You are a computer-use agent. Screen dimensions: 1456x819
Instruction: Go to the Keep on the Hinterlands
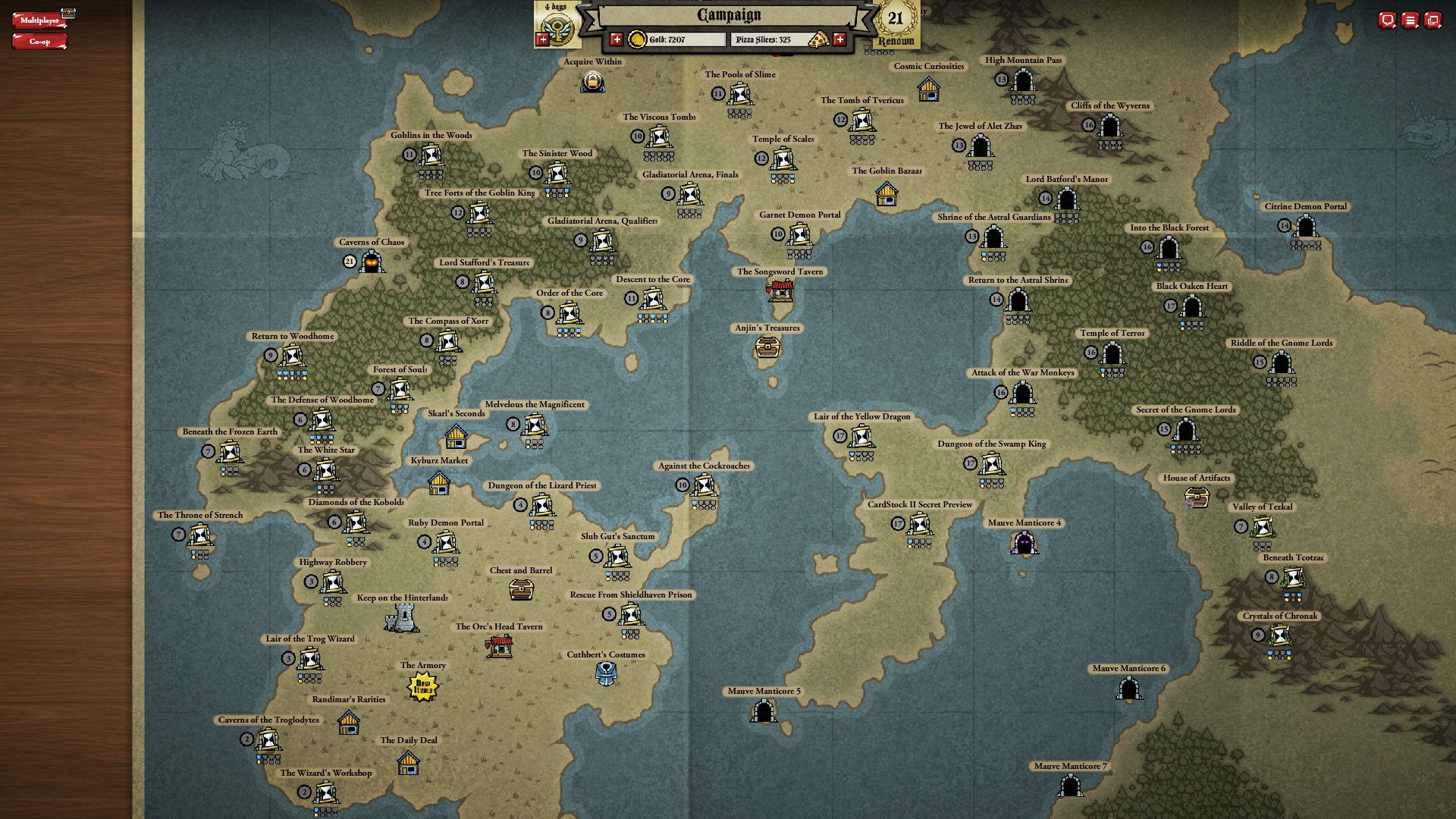click(402, 619)
